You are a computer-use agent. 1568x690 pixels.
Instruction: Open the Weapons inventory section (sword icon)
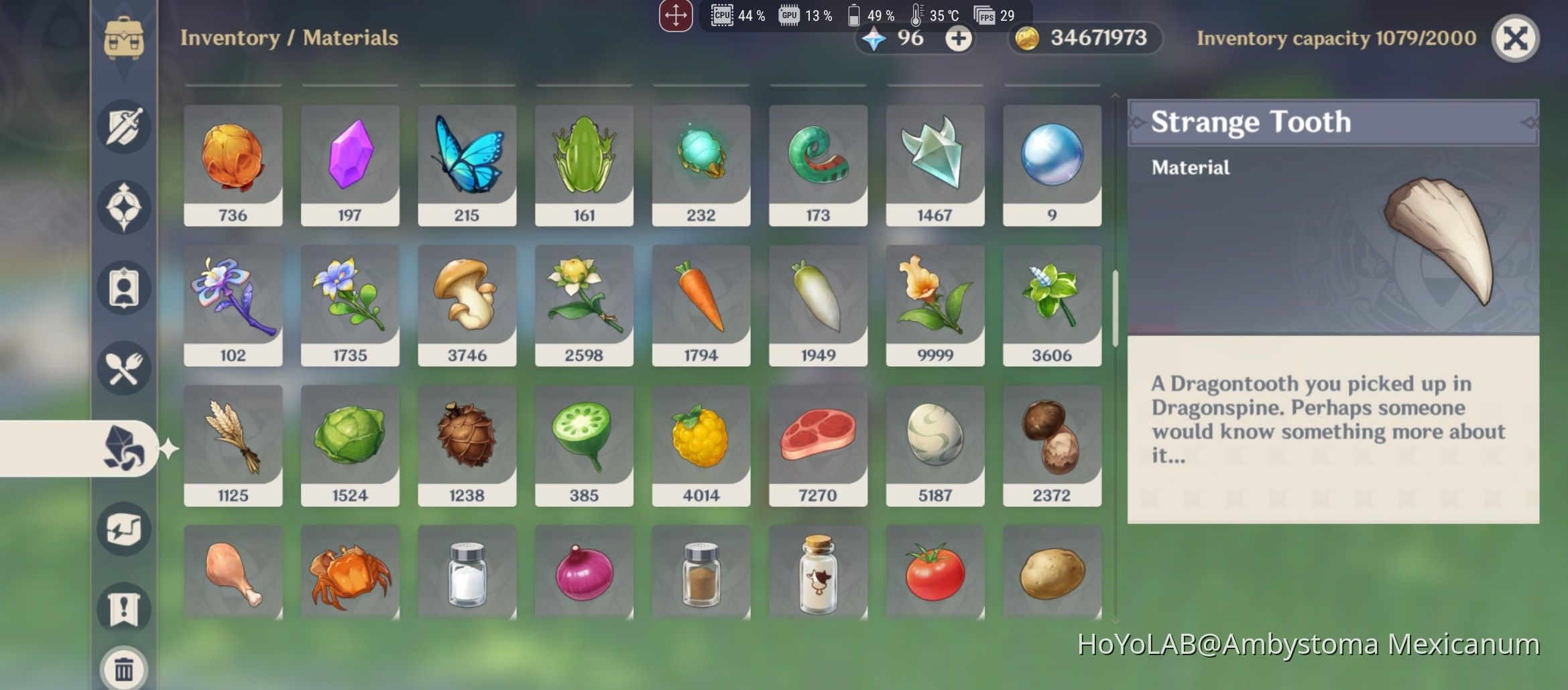tap(124, 127)
